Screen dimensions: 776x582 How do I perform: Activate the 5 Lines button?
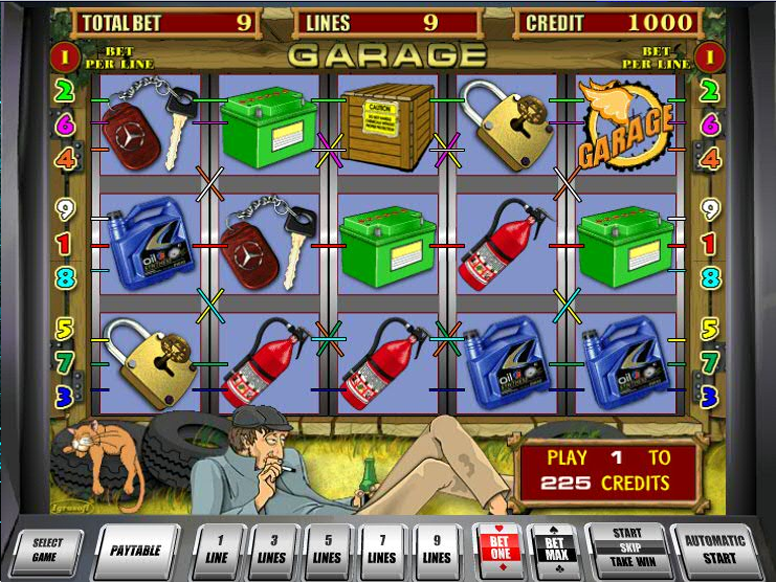coord(327,551)
